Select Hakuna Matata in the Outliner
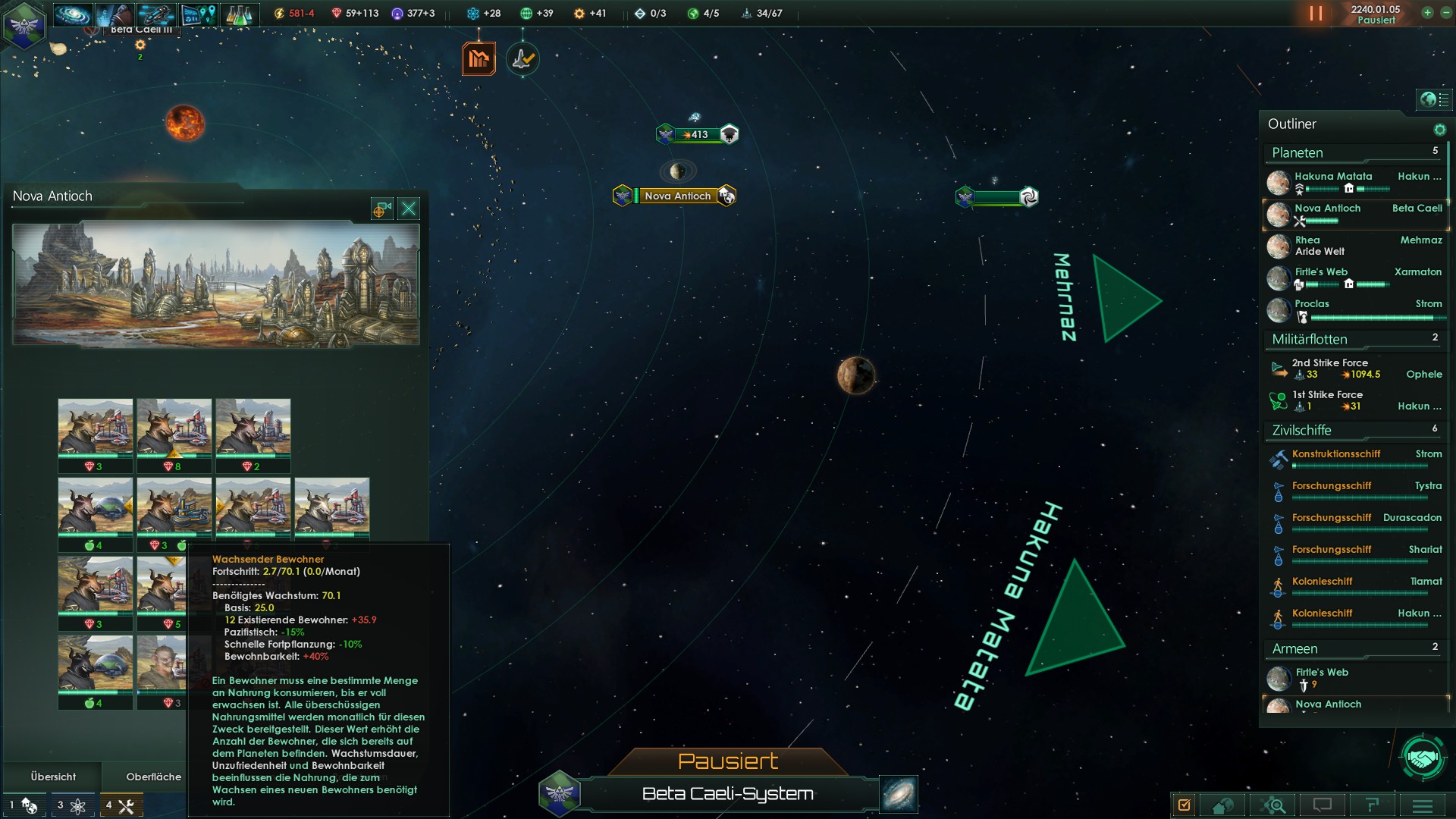Screen dimensions: 1456x819 click(1332, 177)
